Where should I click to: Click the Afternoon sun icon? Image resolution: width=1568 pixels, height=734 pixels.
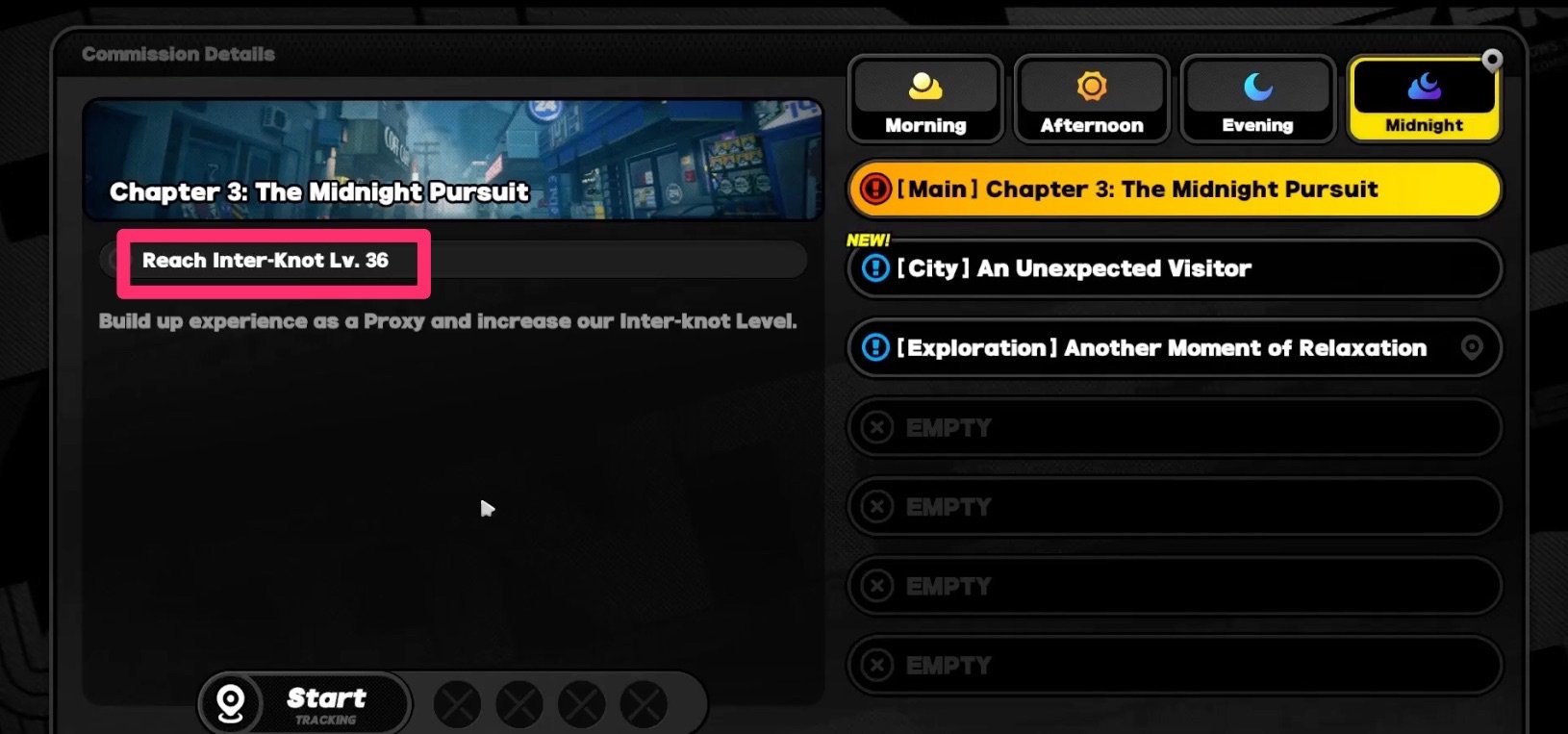coord(1091,88)
